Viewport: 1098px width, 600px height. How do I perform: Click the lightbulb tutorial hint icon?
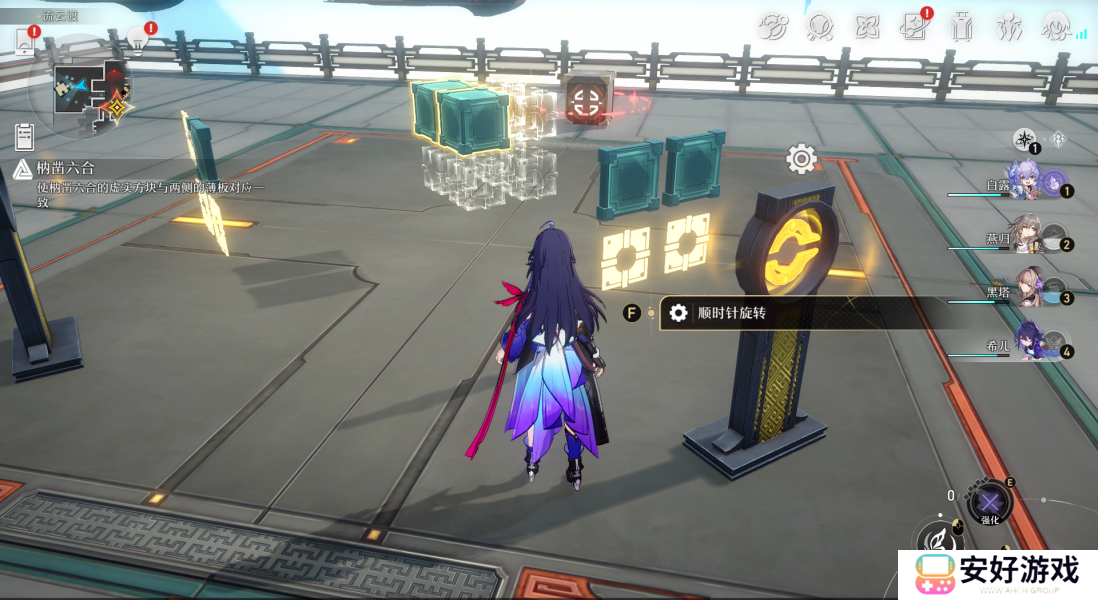point(137,40)
